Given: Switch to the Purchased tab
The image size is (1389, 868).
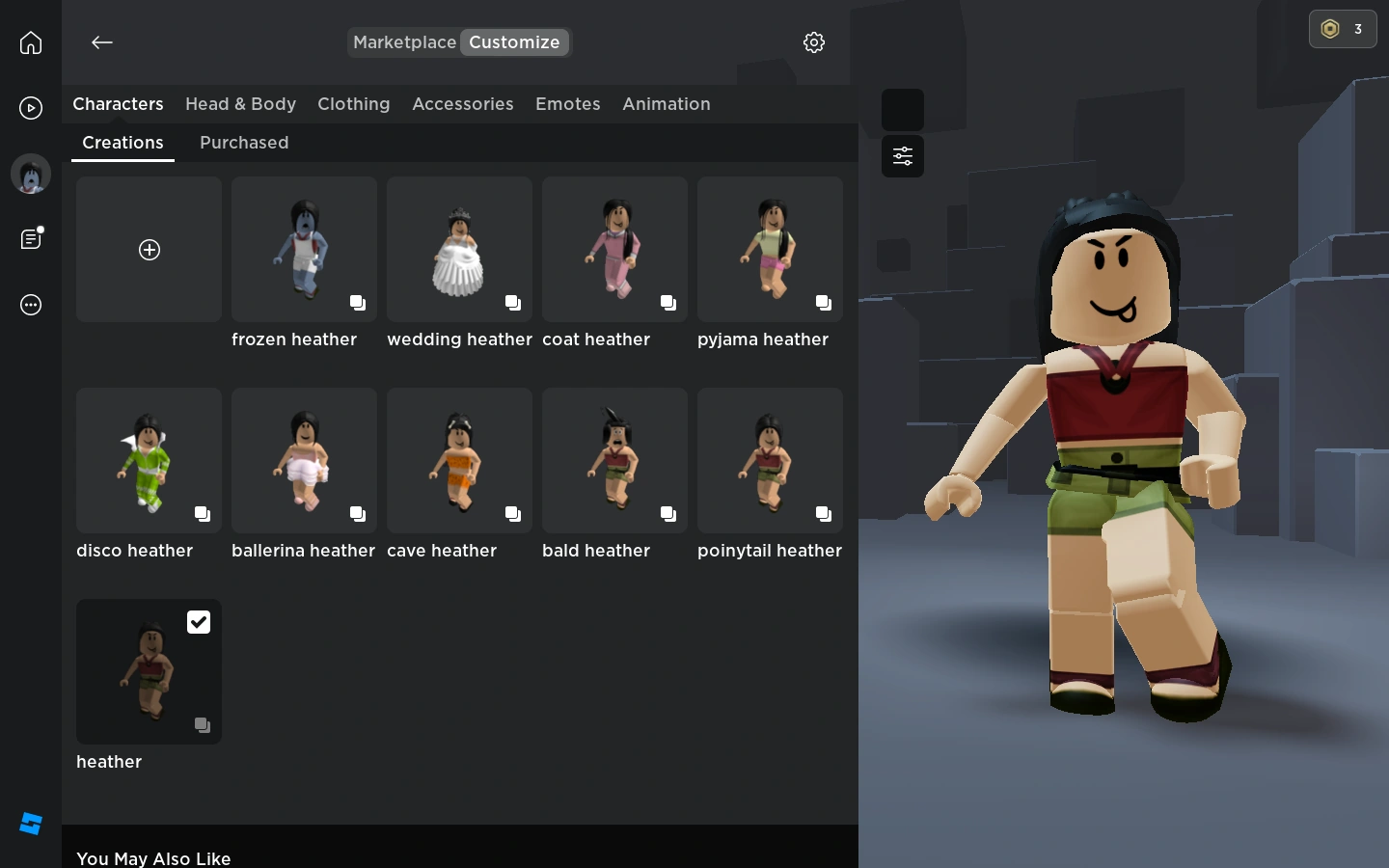Looking at the screenshot, I should point(244,143).
